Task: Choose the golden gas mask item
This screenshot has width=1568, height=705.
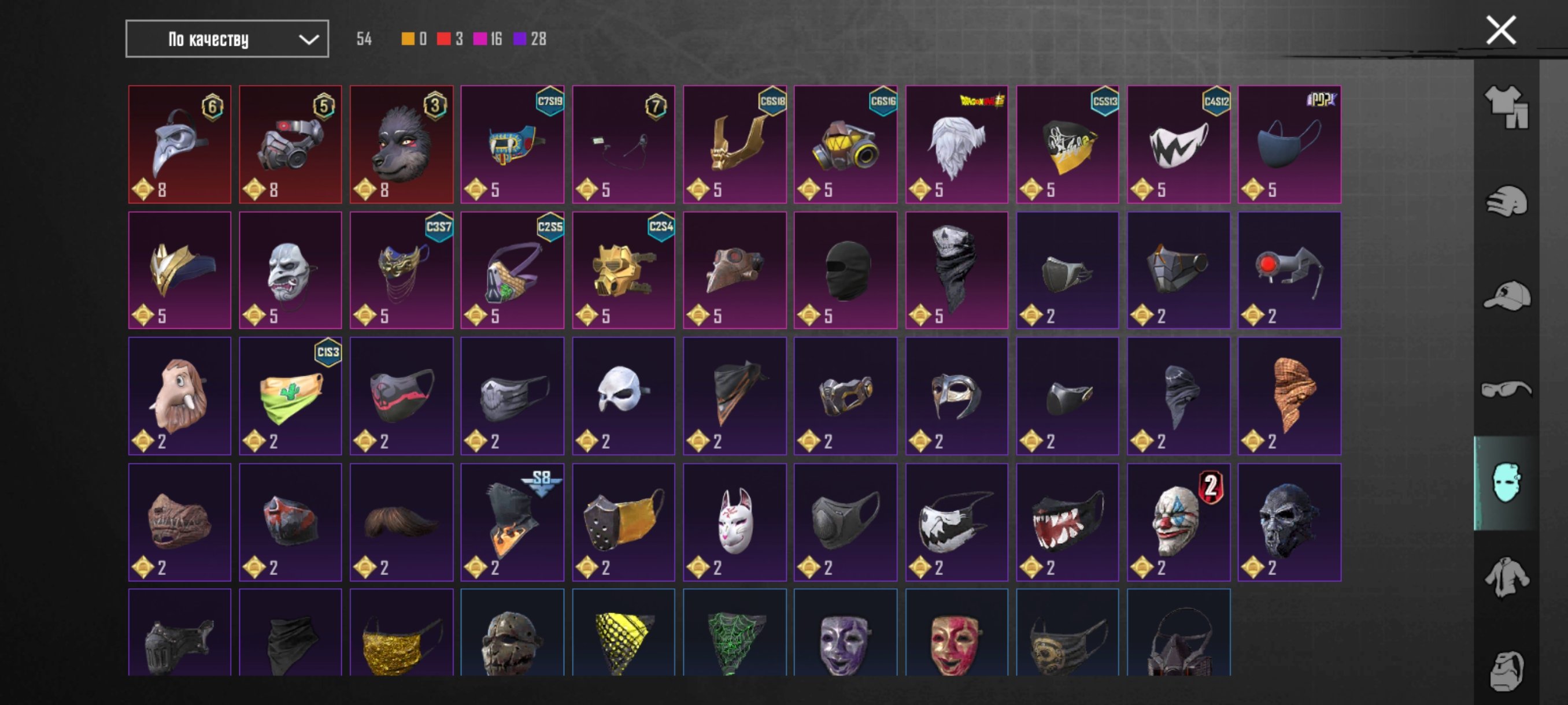Action: coord(623,270)
